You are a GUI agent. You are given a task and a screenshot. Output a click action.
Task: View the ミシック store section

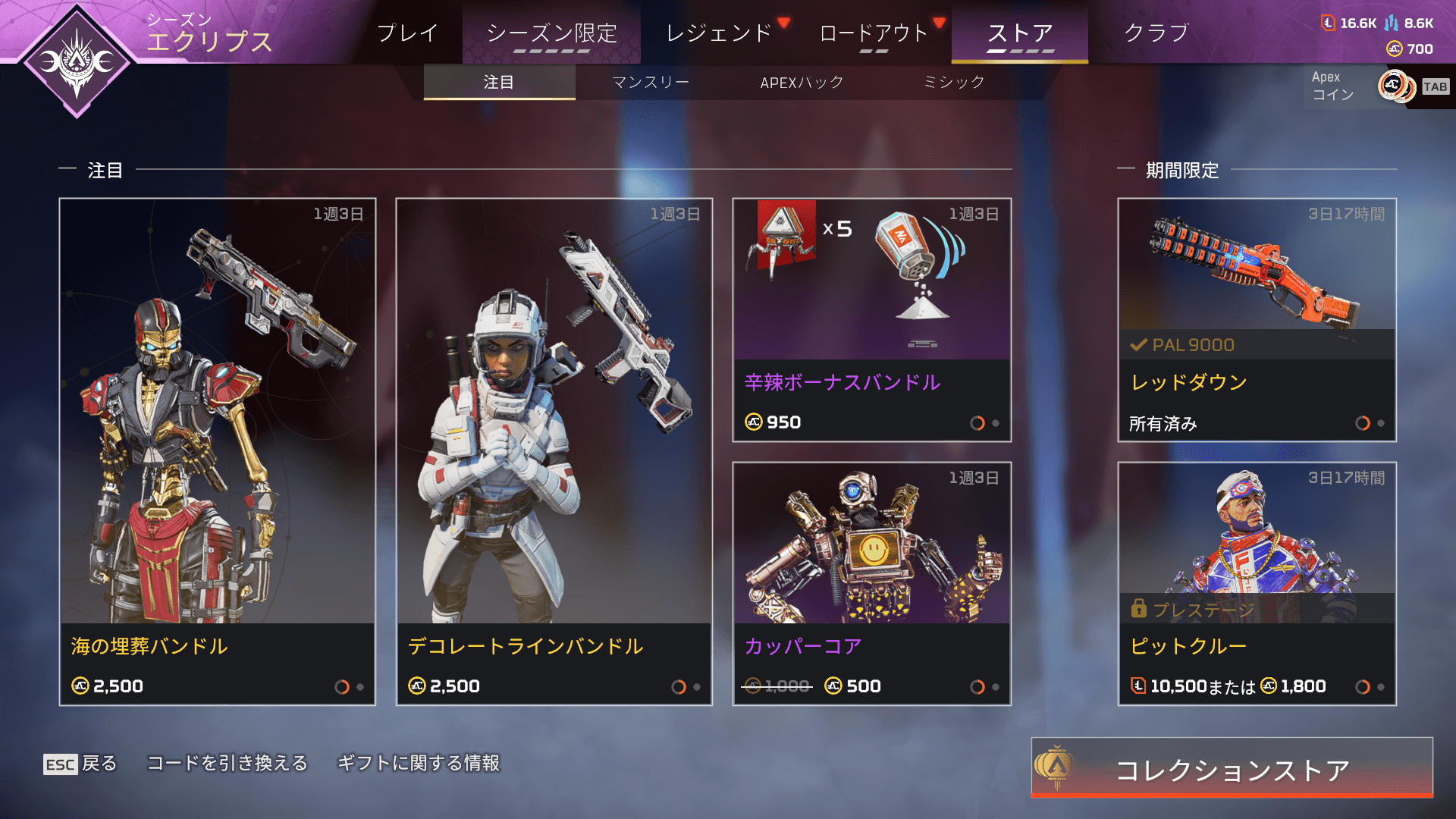(954, 82)
